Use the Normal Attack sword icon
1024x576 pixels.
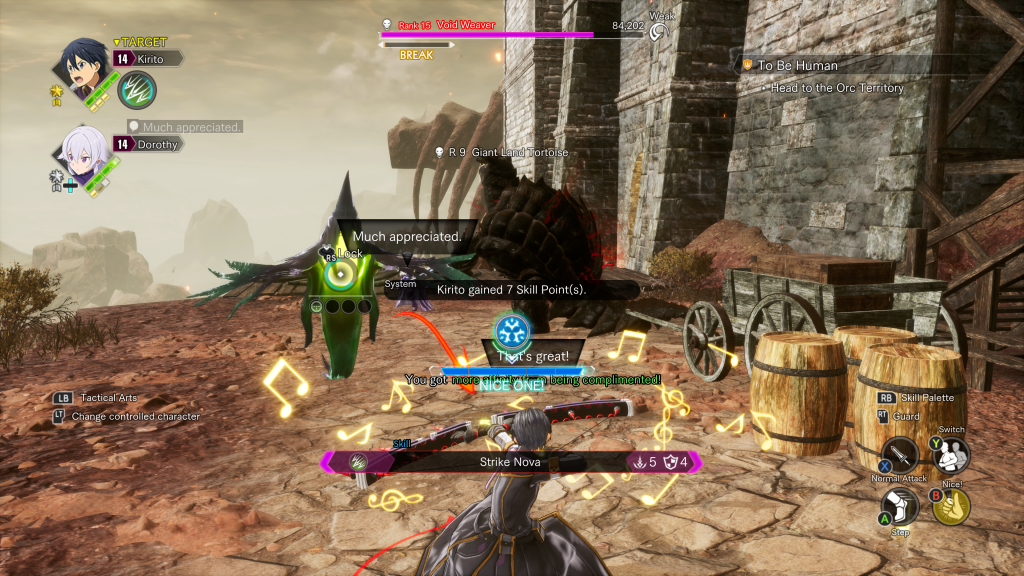tap(902, 456)
